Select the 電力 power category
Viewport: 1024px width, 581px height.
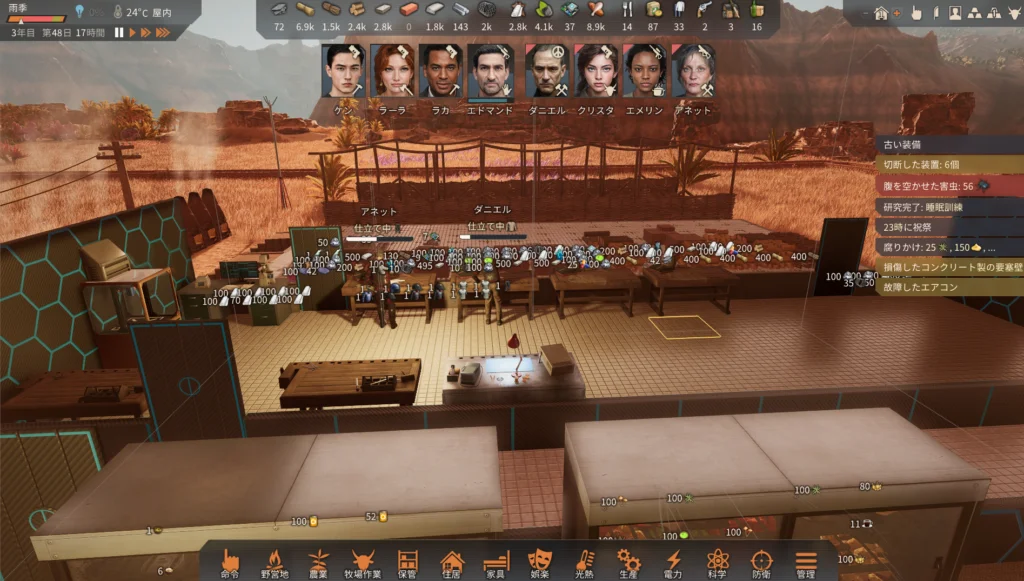pyautogui.click(x=673, y=562)
